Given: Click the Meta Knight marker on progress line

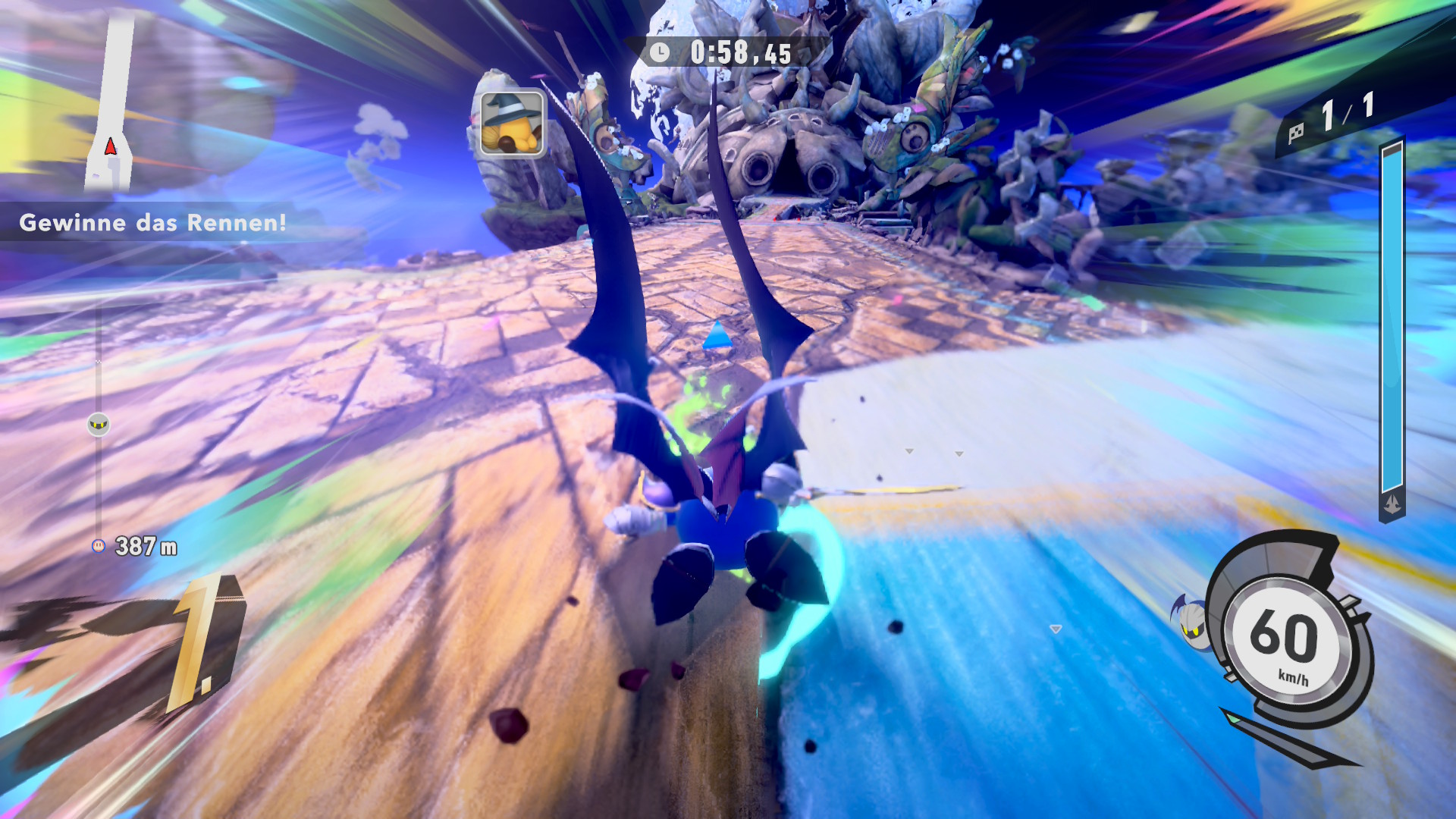Looking at the screenshot, I should (x=99, y=424).
